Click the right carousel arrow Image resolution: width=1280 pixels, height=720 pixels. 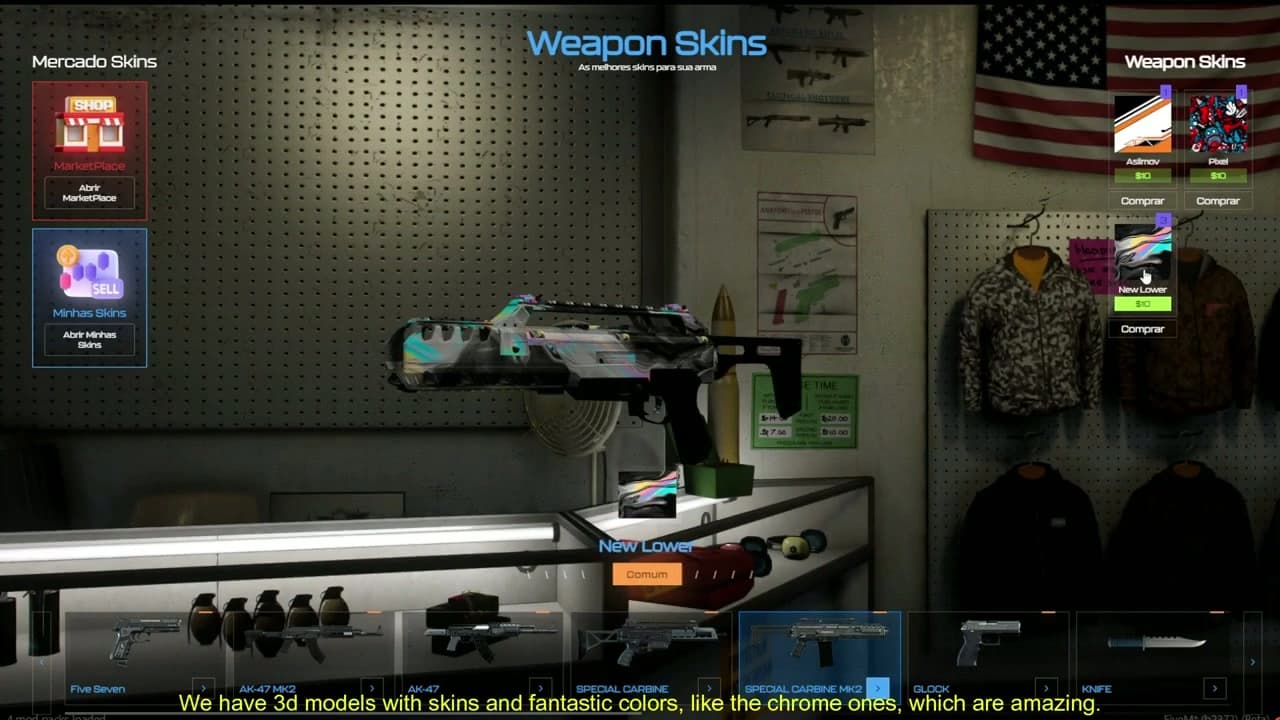[1253, 661]
